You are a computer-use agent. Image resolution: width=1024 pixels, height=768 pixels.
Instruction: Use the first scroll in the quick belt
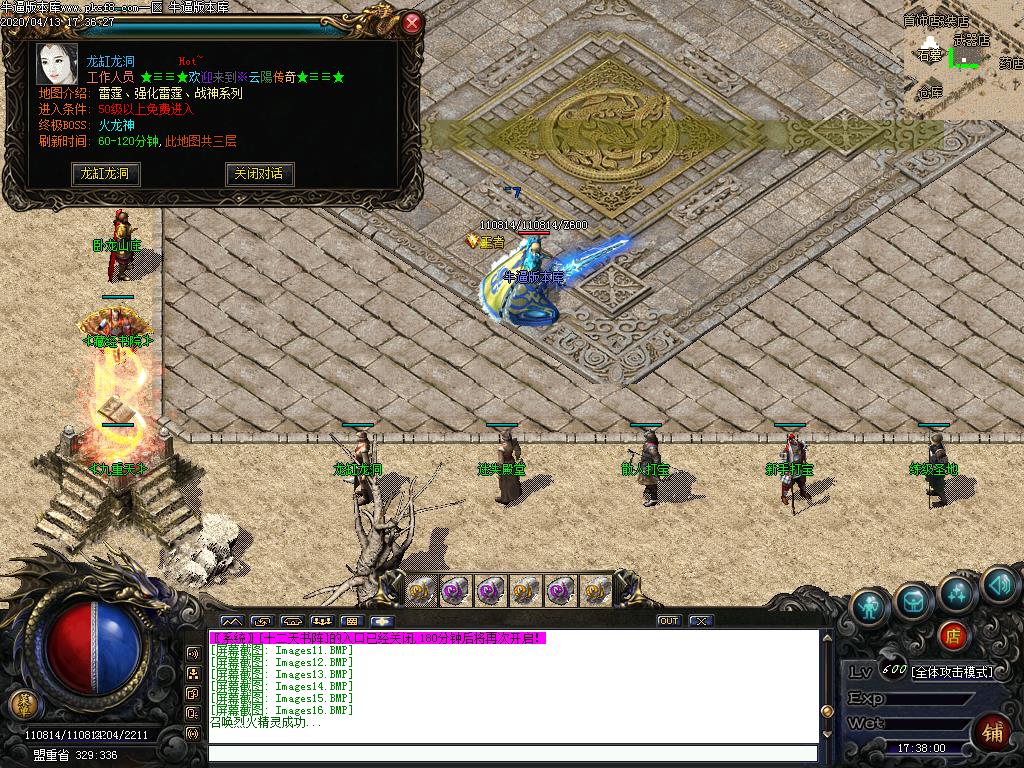tap(422, 590)
